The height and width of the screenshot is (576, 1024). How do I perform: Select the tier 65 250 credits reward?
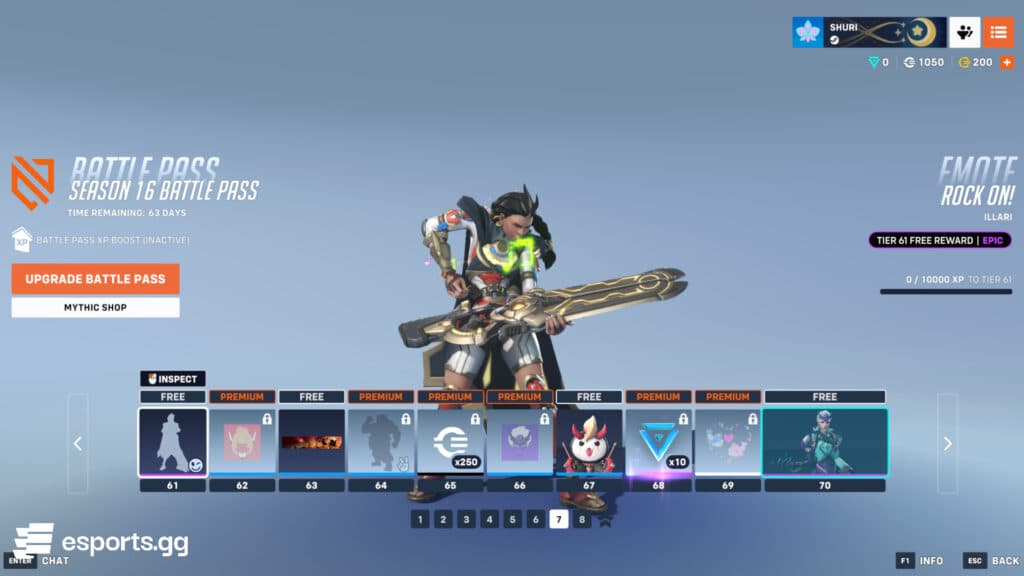450,442
